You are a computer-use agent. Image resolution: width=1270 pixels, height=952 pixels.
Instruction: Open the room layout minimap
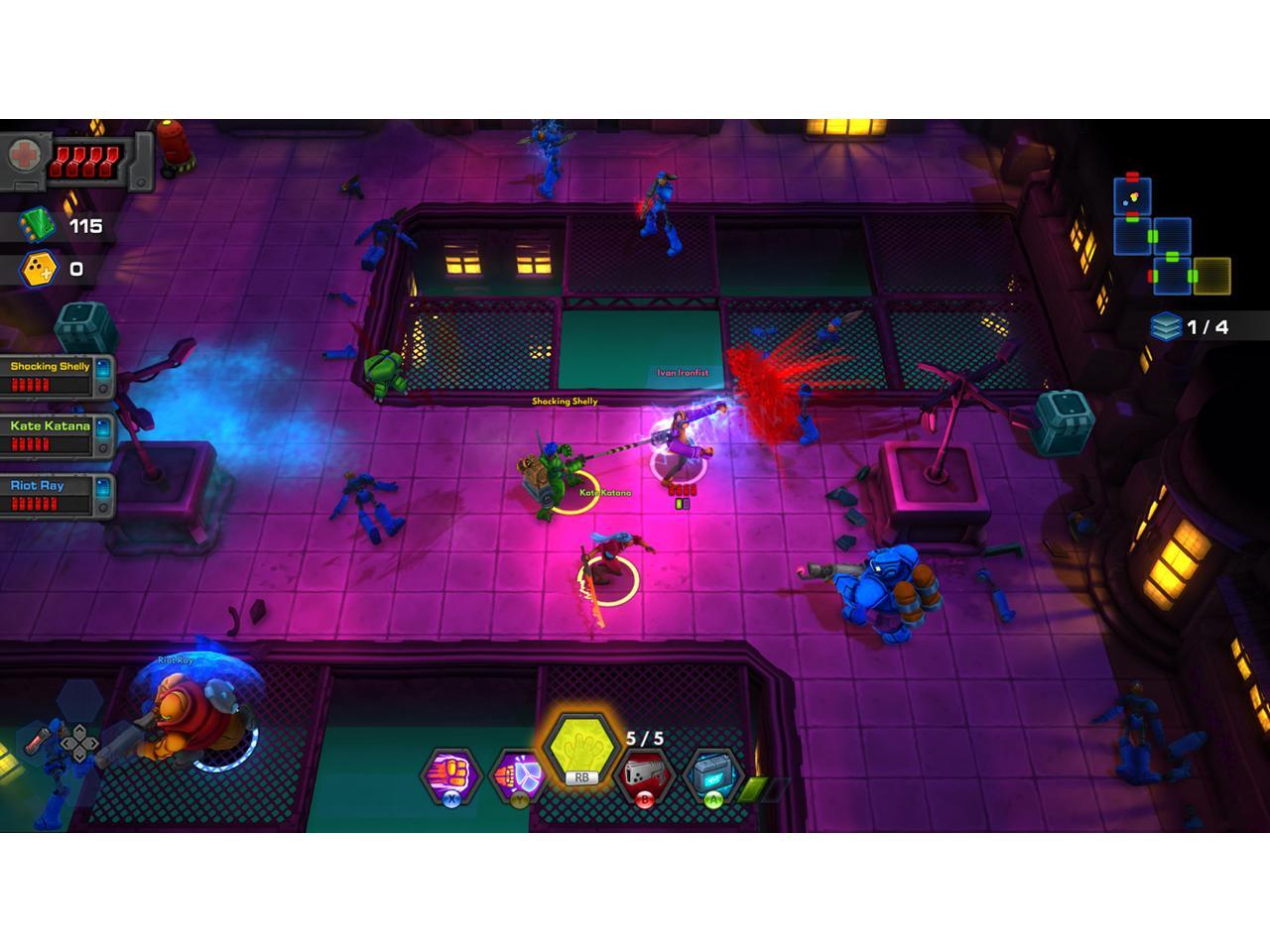[x=1169, y=236]
